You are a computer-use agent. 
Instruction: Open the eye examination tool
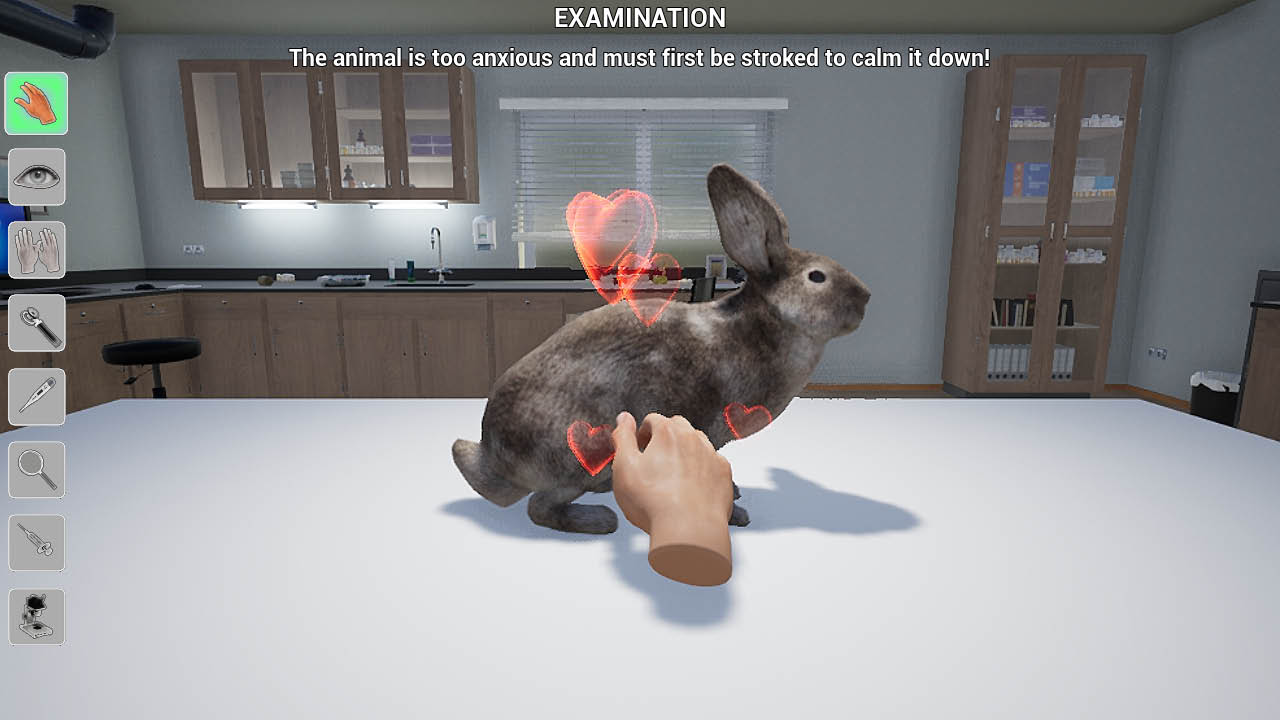point(36,177)
